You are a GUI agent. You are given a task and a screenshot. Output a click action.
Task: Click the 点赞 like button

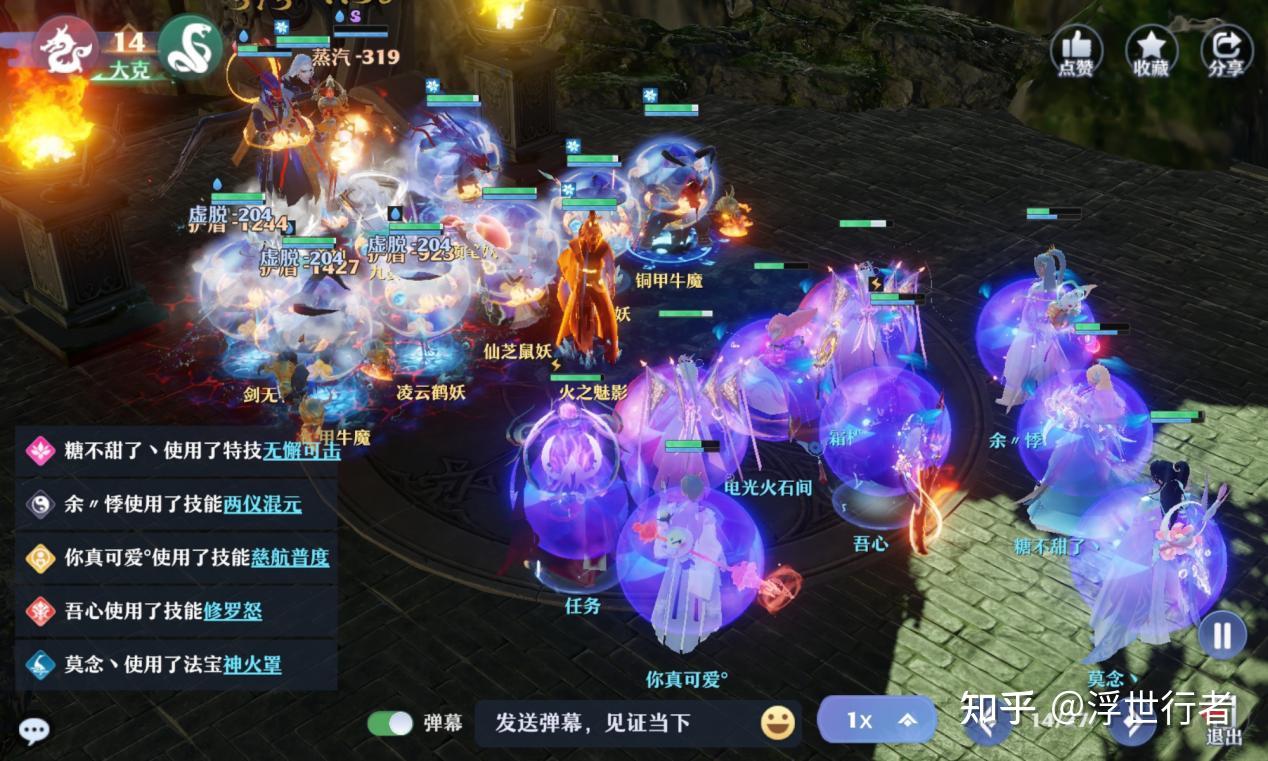[1076, 50]
